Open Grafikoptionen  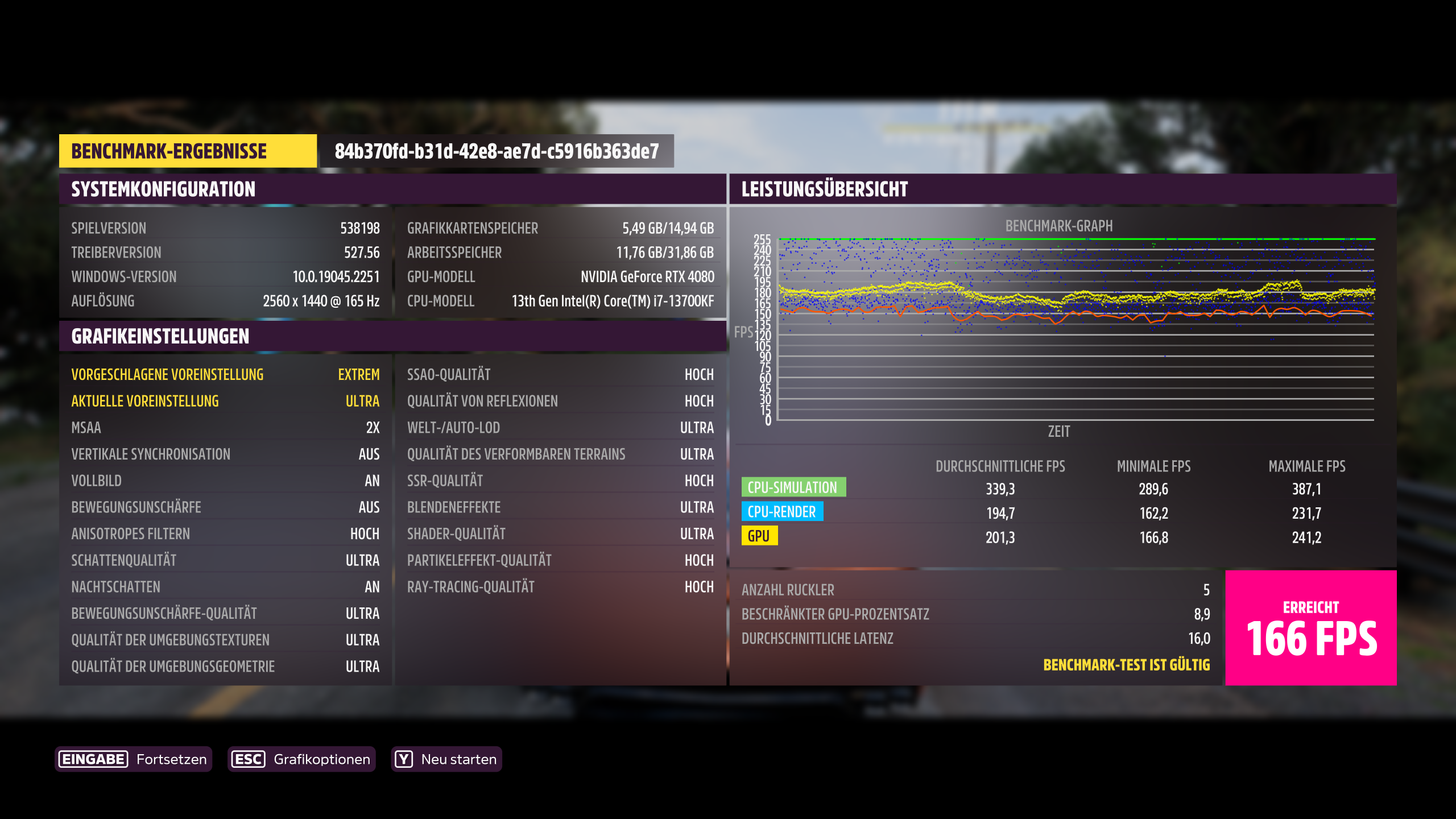322,758
